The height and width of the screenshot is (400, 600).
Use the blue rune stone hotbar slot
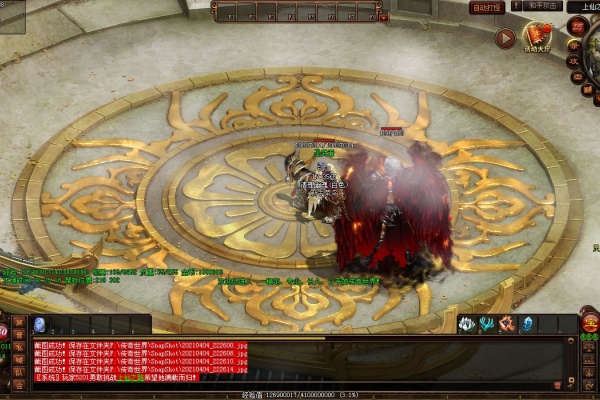[39, 324]
